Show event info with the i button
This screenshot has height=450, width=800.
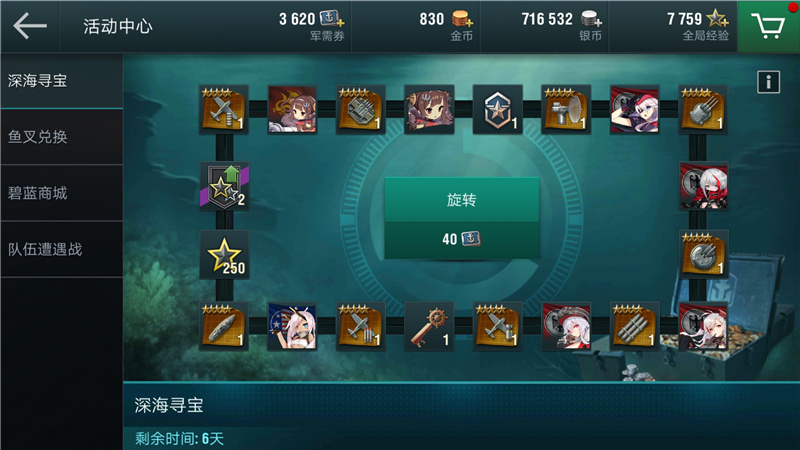pyautogui.click(x=768, y=82)
